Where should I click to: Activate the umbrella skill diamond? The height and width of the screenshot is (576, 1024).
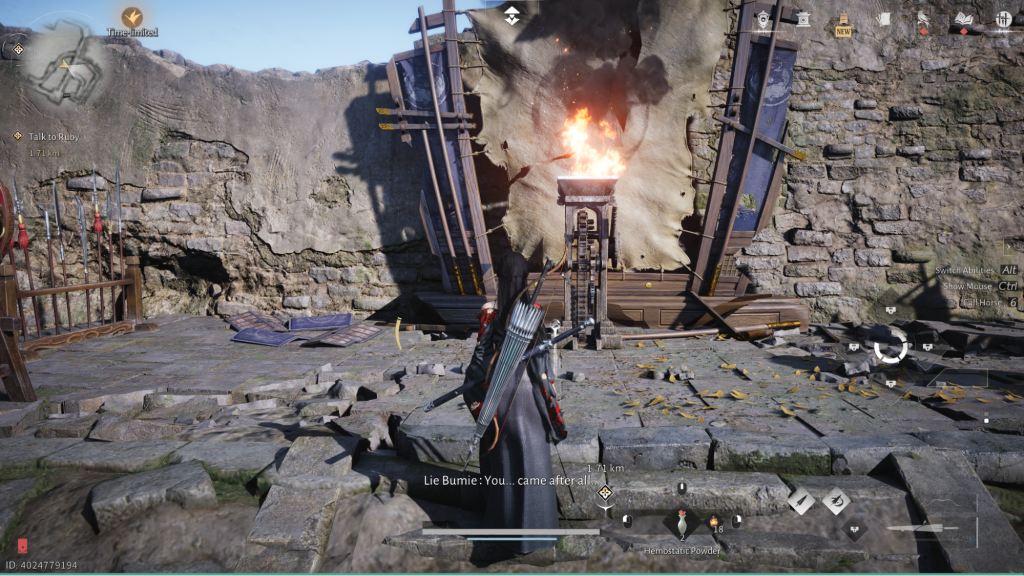[x=802, y=500]
